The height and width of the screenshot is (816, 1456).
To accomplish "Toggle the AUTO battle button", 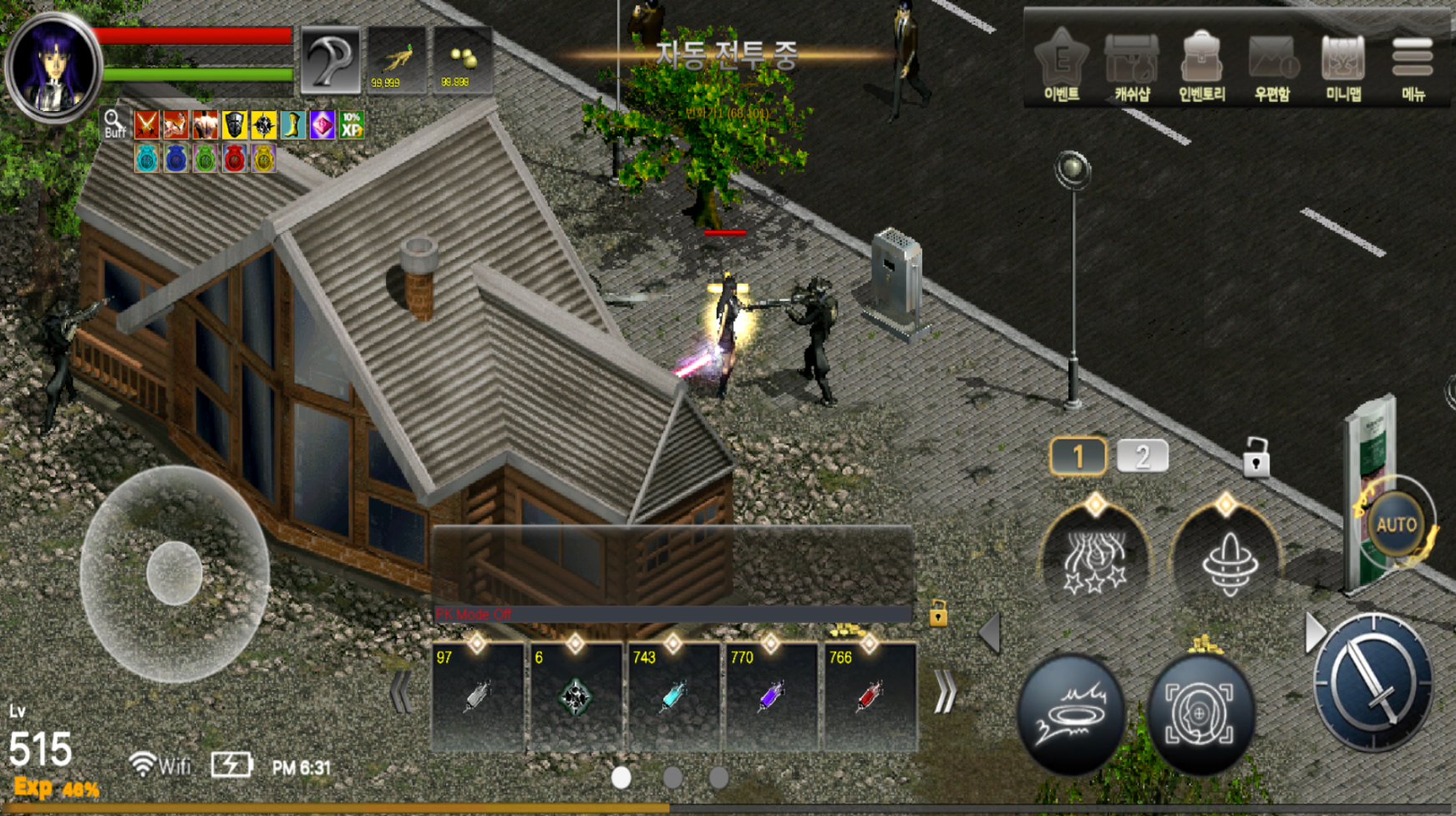I will tap(1396, 525).
